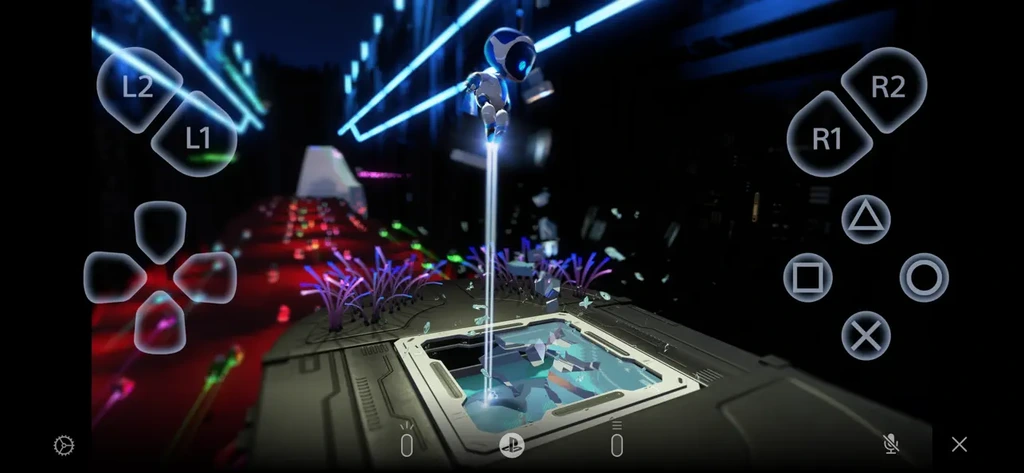Image resolution: width=1024 pixels, height=473 pixels.
Task: Close the Remote Play session
Action: coord(959,444)
